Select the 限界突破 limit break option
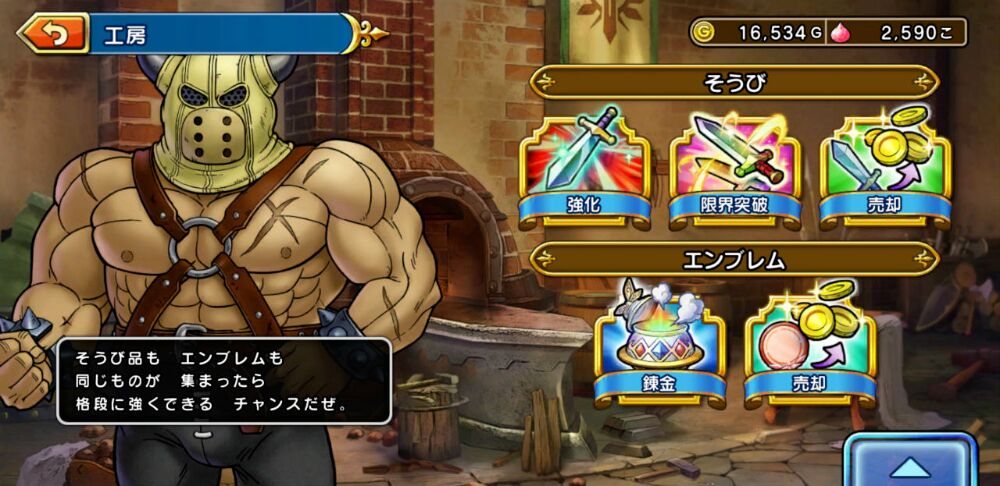Image resolution: width=1000 pixels, height=486 pixels. point(735,168)
